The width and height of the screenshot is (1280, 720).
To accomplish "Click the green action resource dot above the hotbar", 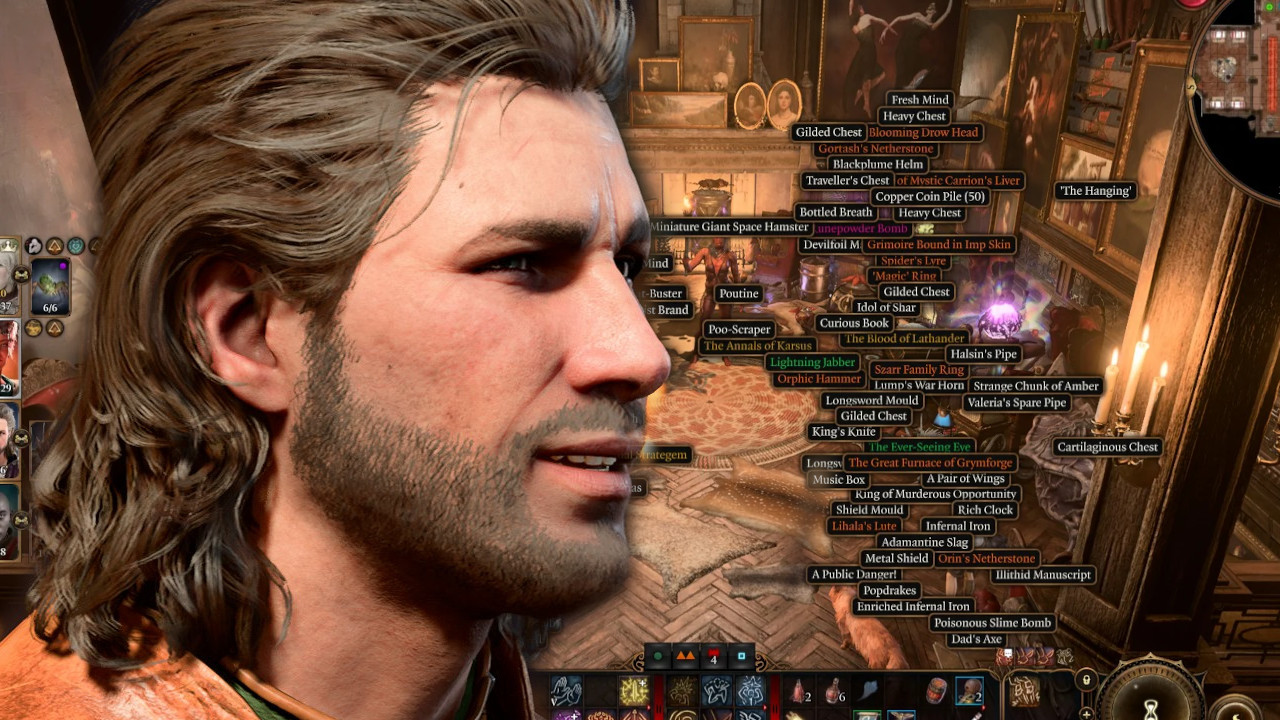I will tap(658, 655).
